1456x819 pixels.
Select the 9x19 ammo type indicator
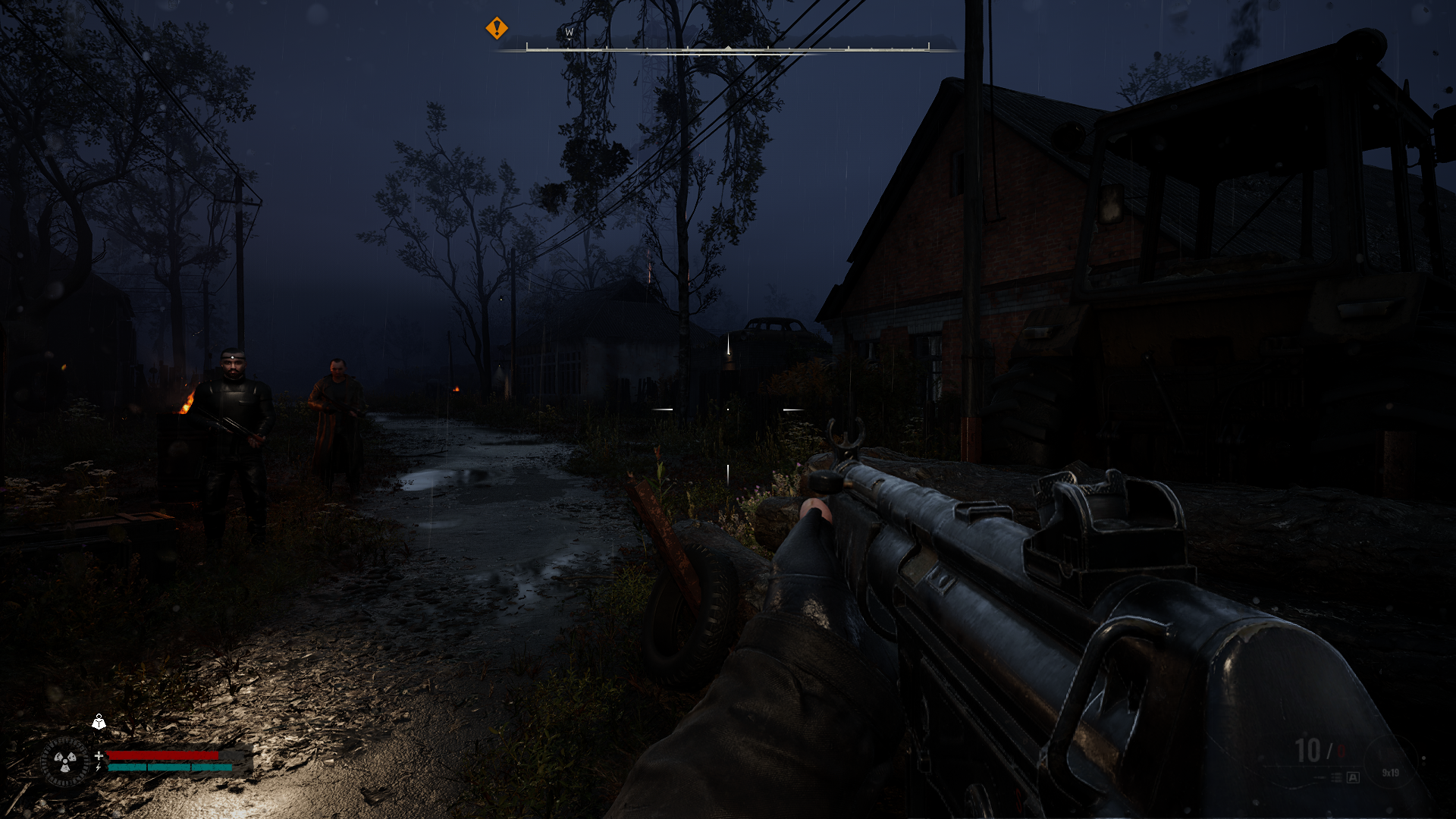tap(1390, 773)
